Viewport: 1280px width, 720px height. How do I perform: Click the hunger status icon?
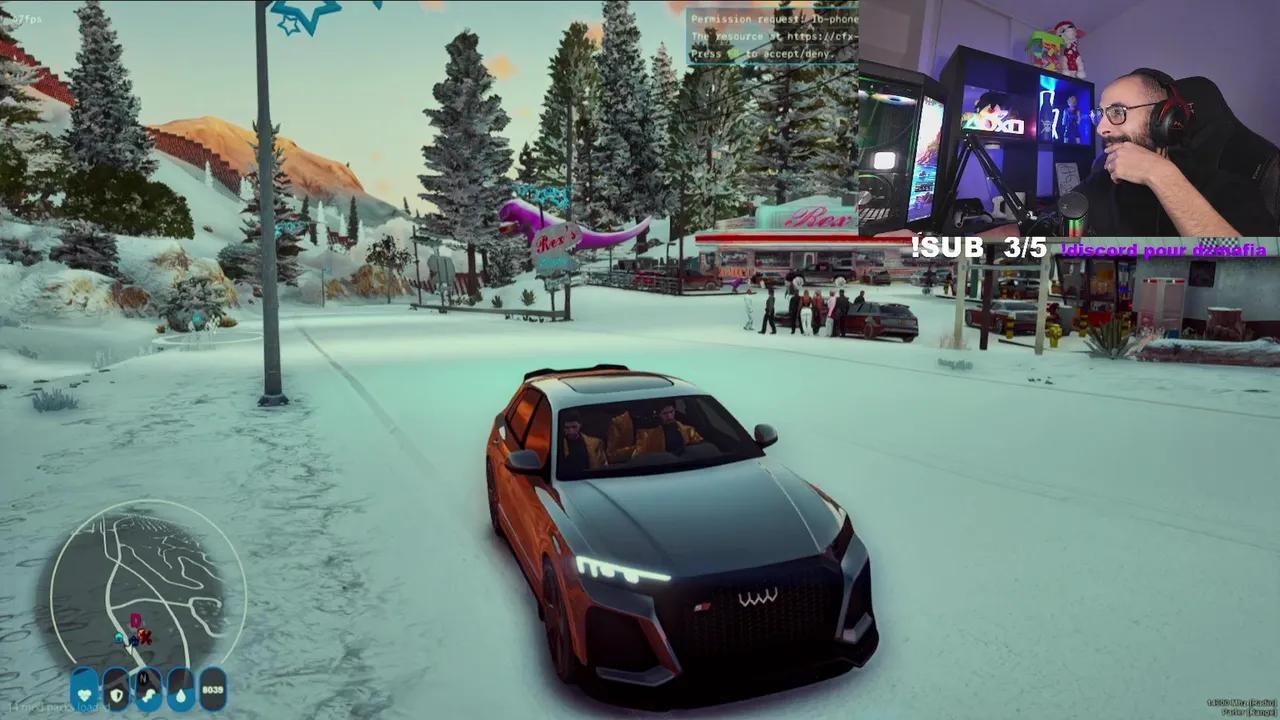tap(149, 690)
